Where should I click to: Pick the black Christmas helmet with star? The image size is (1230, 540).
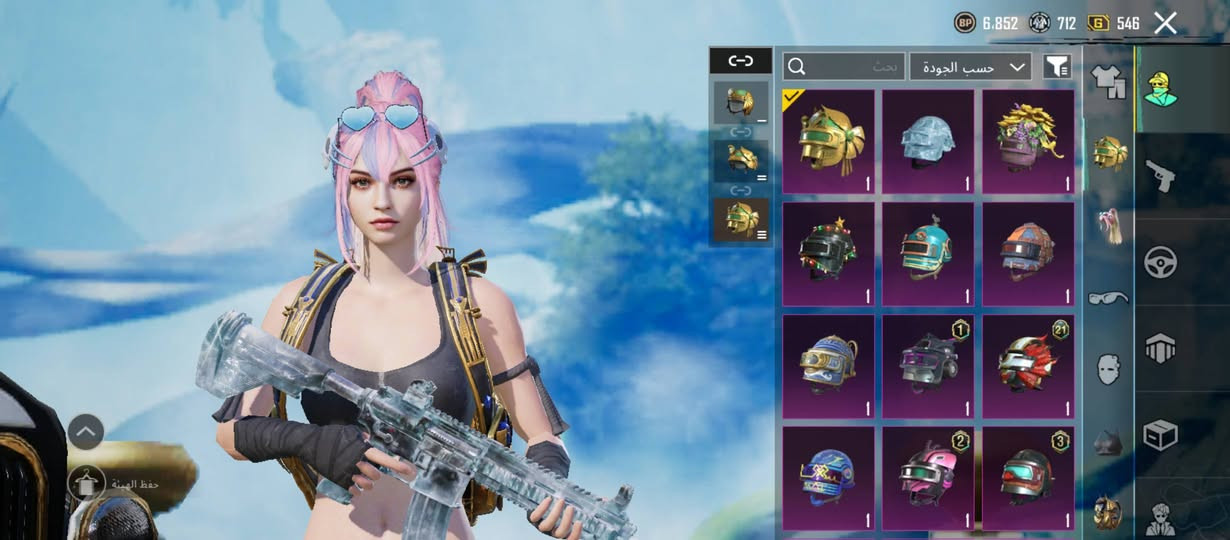(x=828, y=254)
